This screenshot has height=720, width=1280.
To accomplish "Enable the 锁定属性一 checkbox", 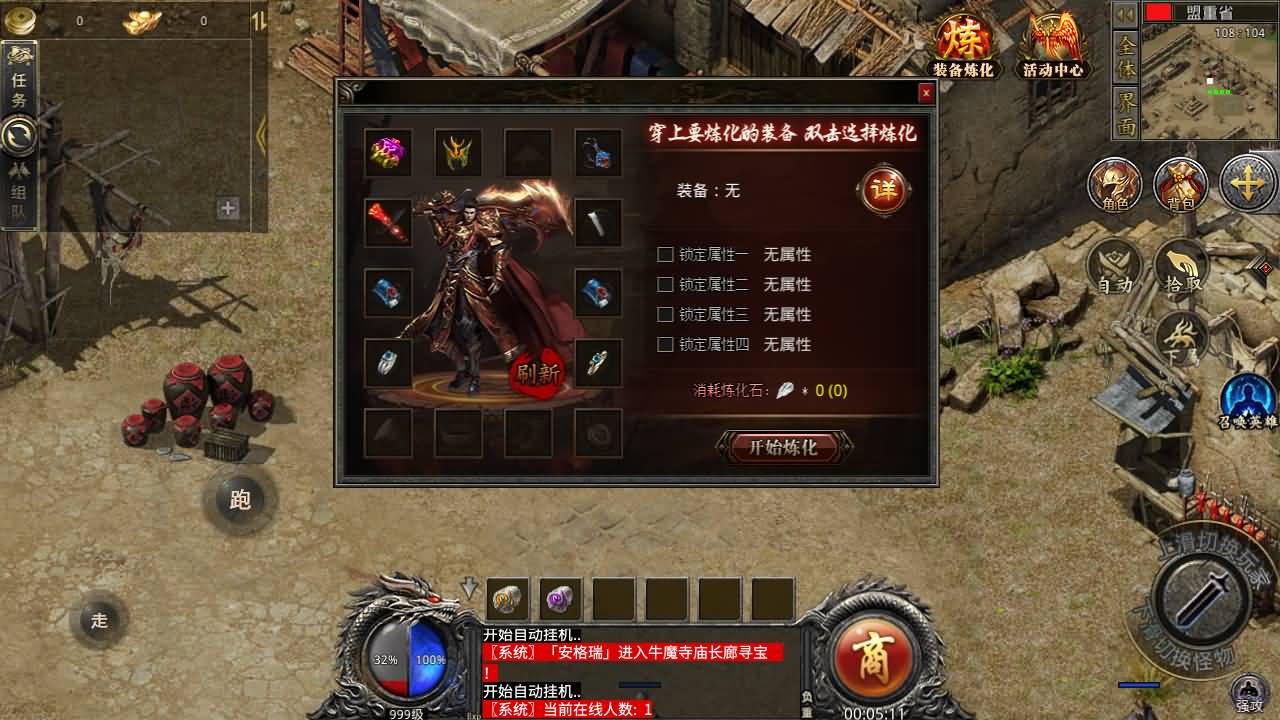I will 665,255.
